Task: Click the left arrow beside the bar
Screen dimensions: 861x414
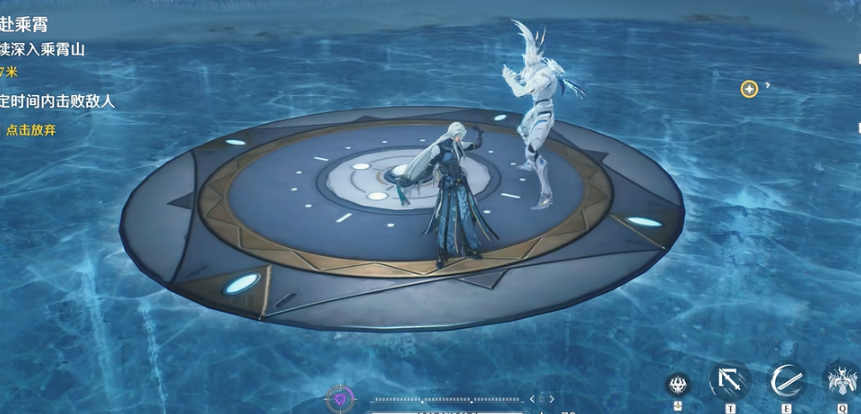Action: coord(531,399)
